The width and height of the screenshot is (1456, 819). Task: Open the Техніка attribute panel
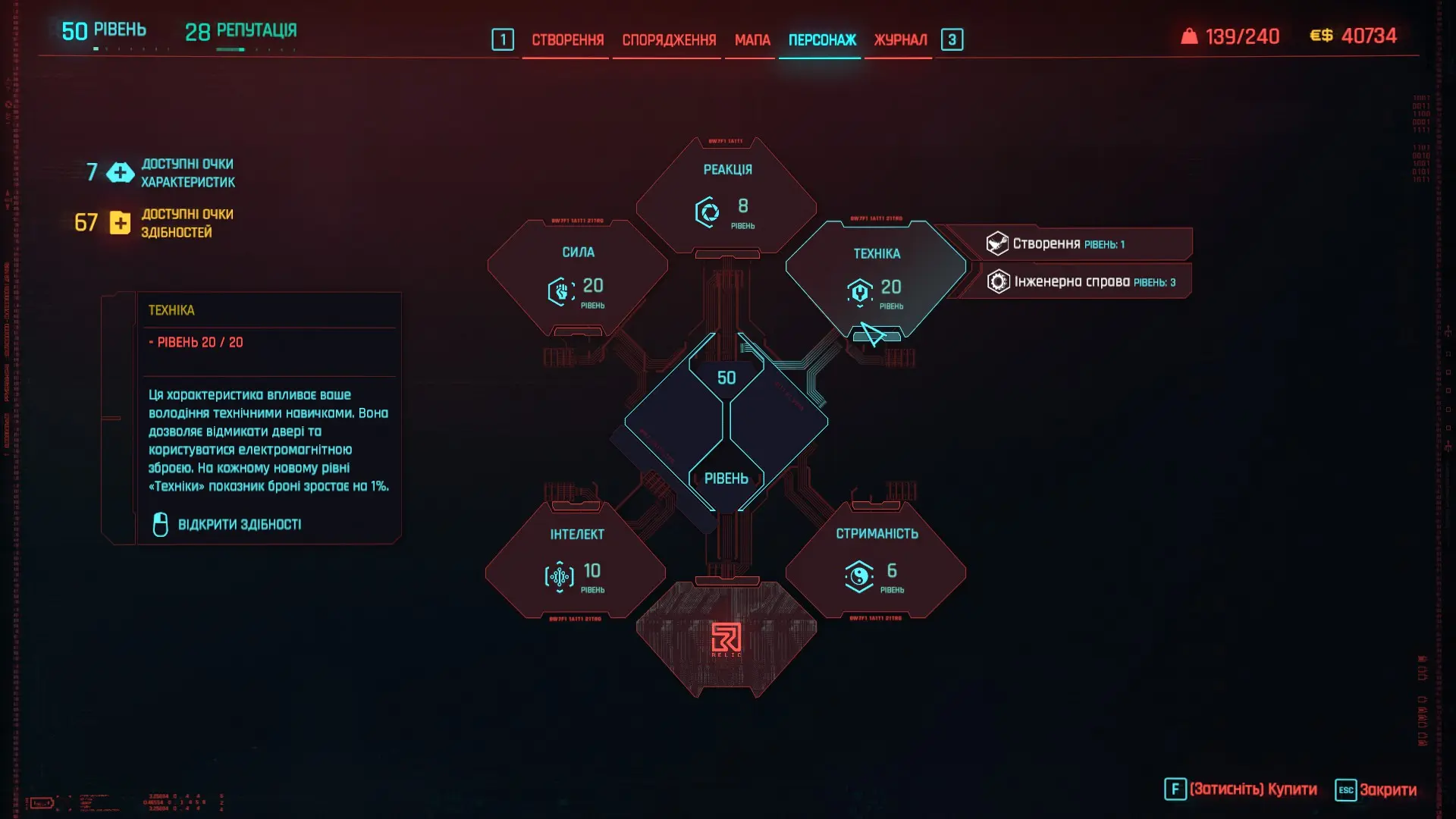pos(876,278)
